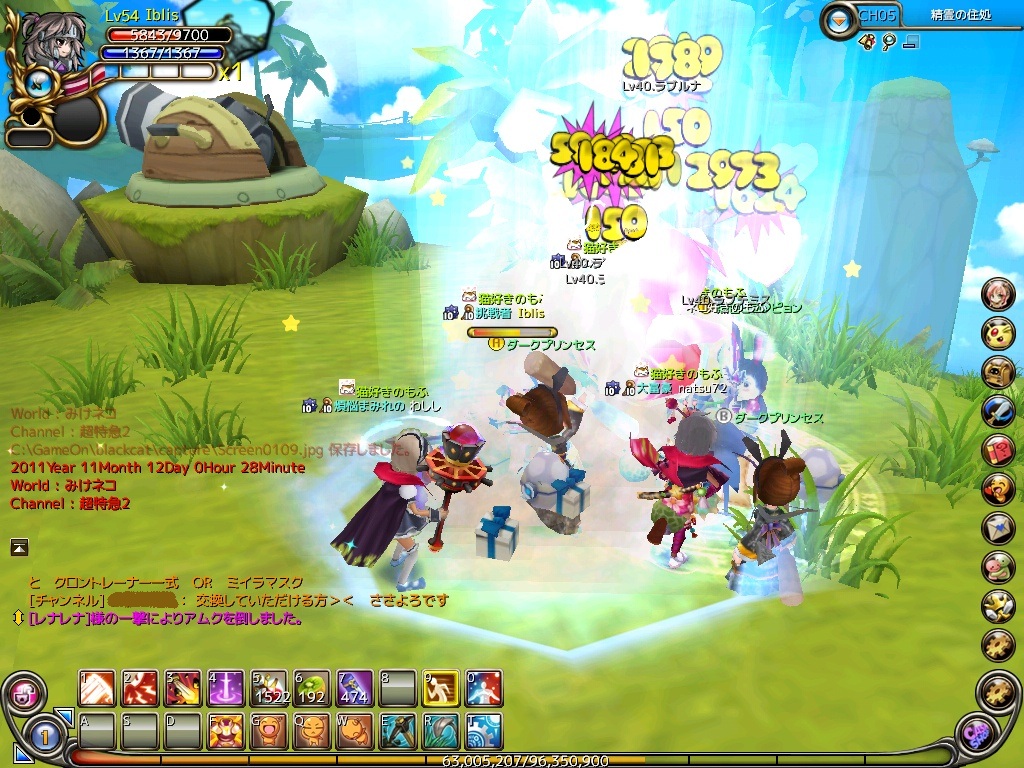Click the CH05 channel selector dropdown
Viewport: 1024px width, 768px height.
click(x=838, y=17)
